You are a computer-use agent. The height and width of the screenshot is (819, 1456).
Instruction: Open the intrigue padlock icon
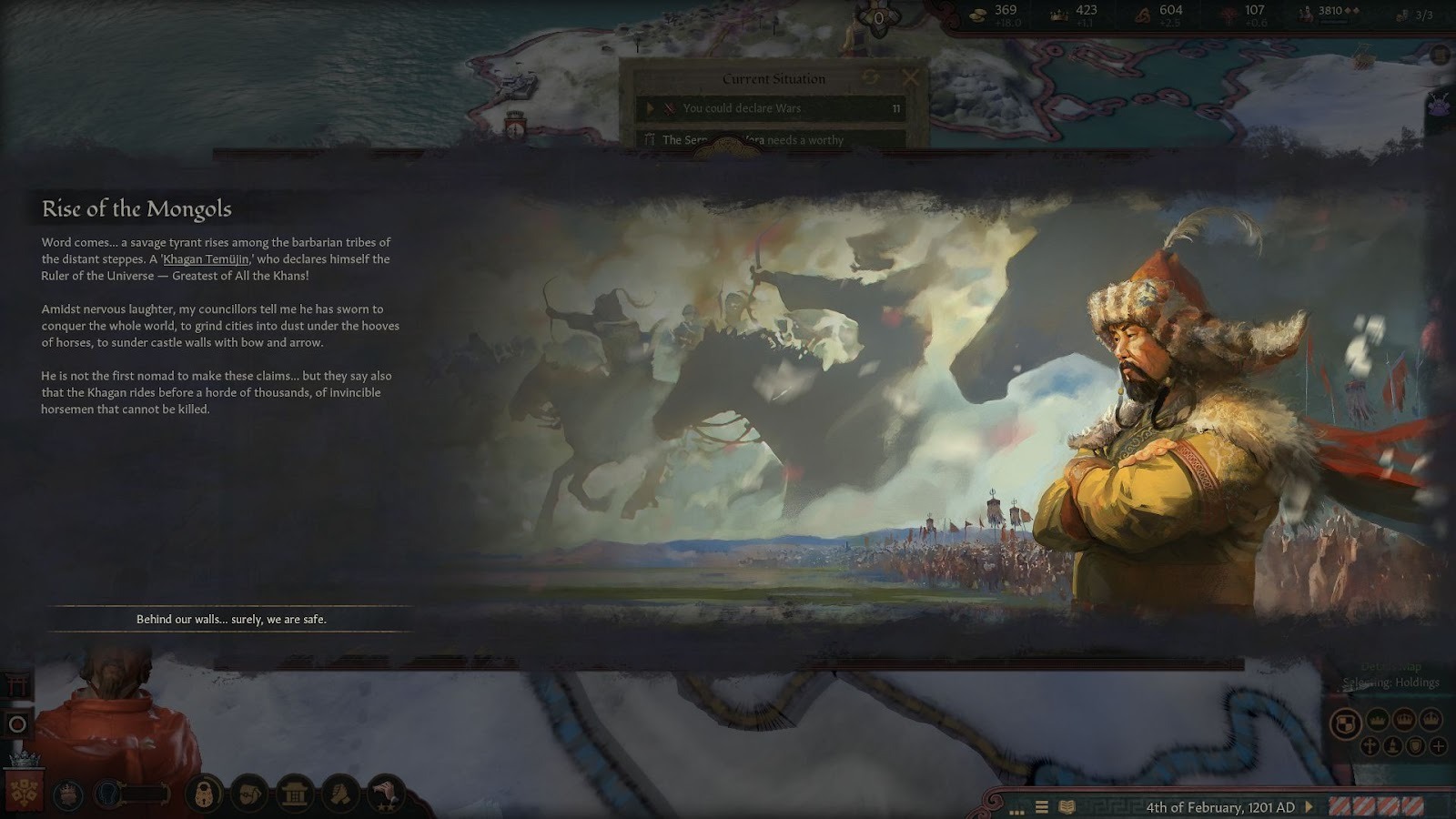(203, 794)
